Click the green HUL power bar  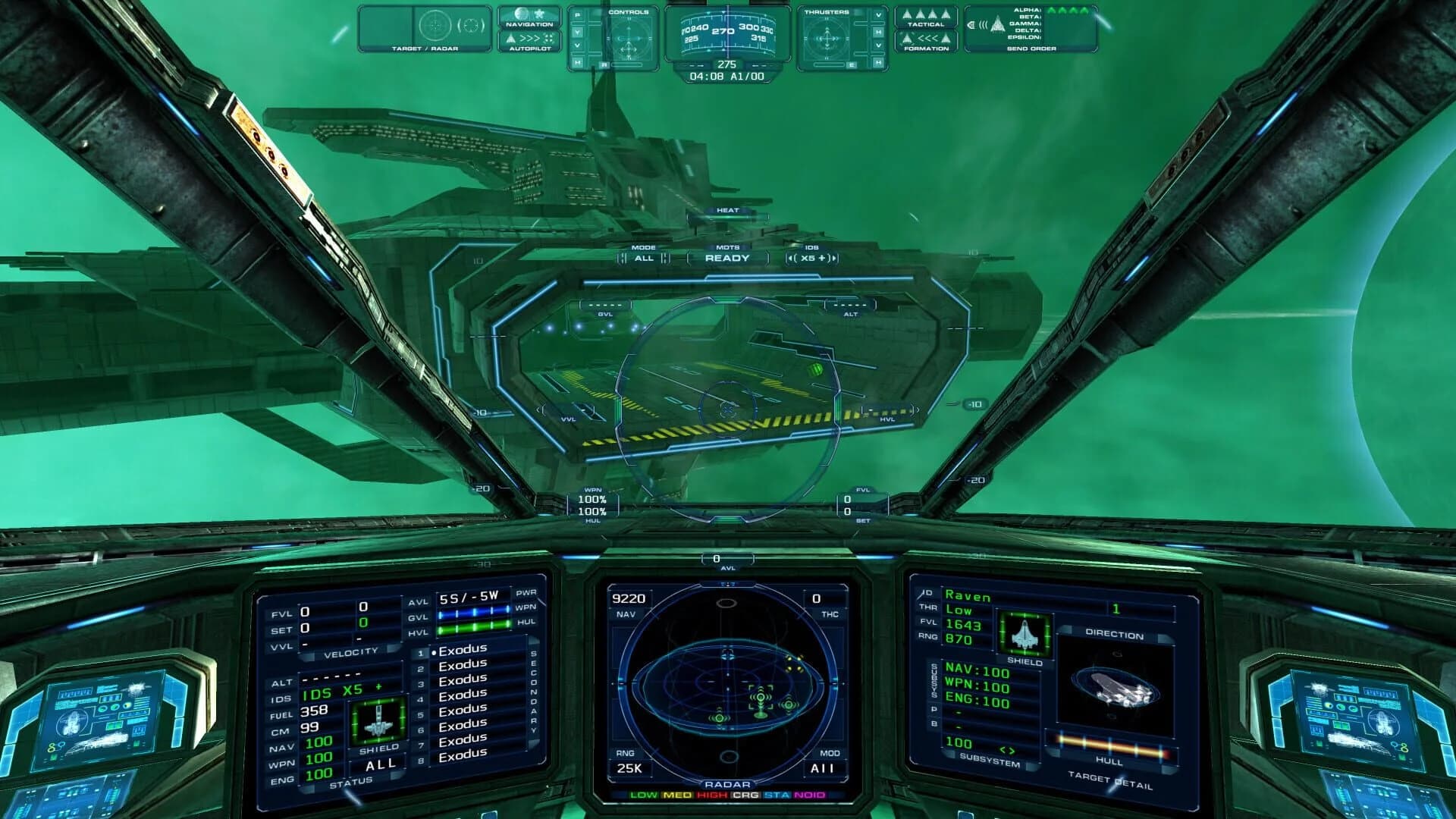pos(475,628)
